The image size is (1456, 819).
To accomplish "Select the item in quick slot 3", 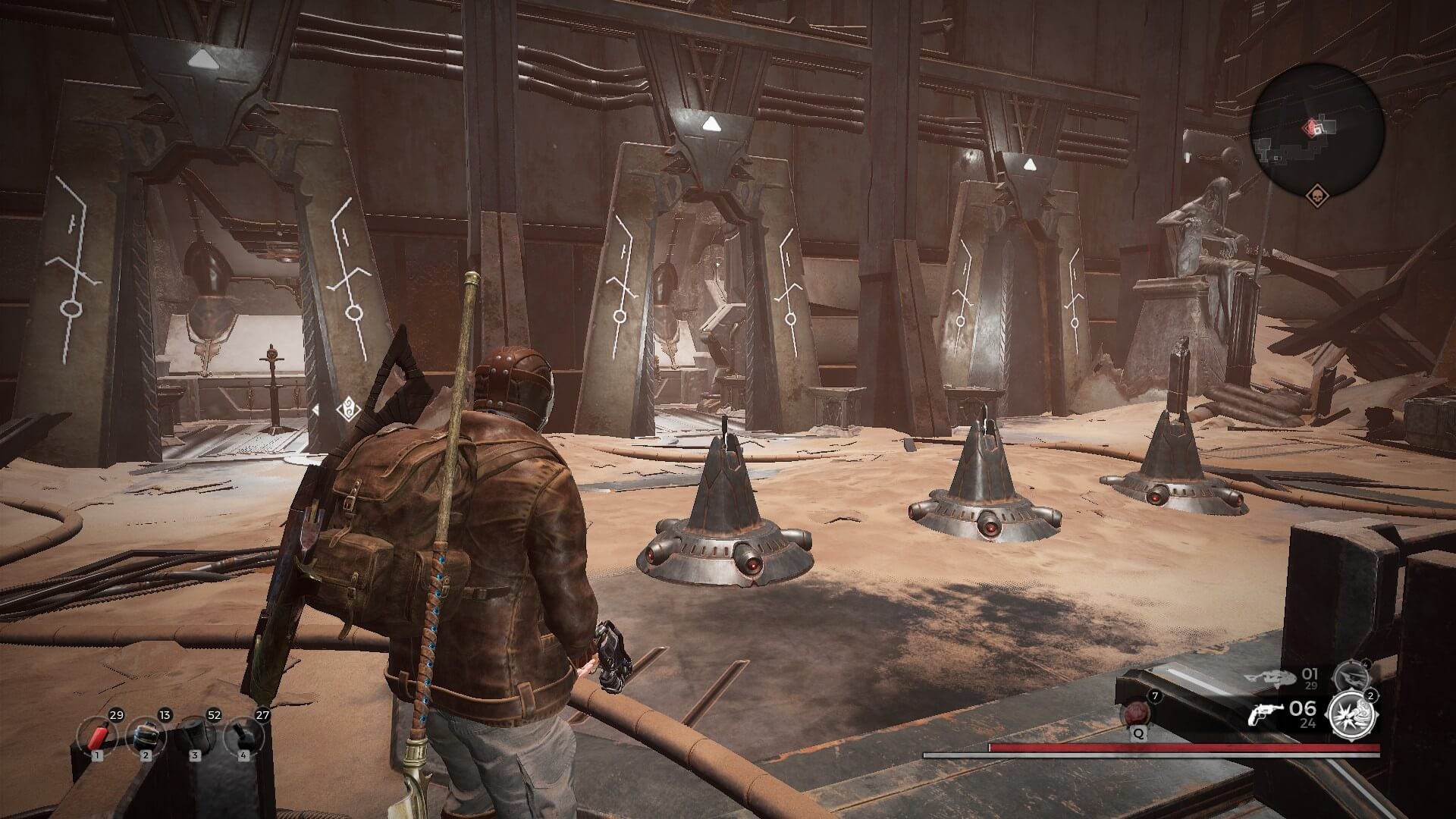I will 196,736.
